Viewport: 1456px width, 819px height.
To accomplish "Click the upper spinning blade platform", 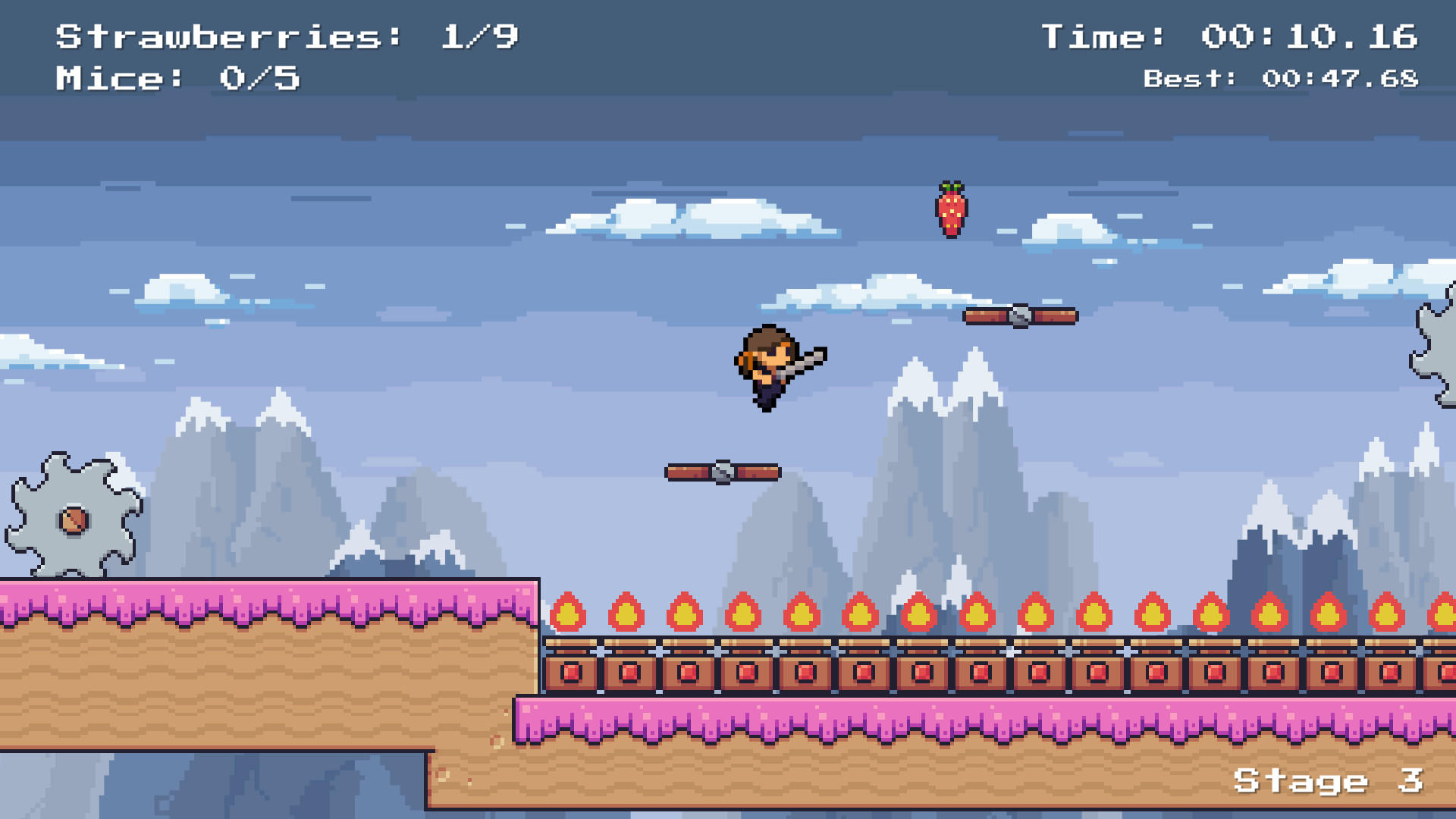I will coord(1022,316).
